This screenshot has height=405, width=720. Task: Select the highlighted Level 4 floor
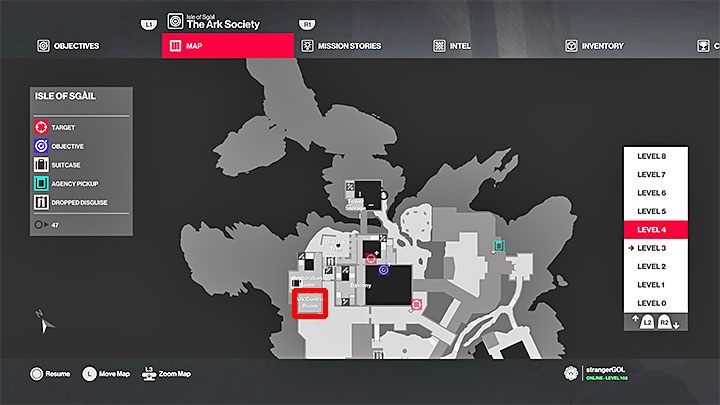(x=657, y=230)
